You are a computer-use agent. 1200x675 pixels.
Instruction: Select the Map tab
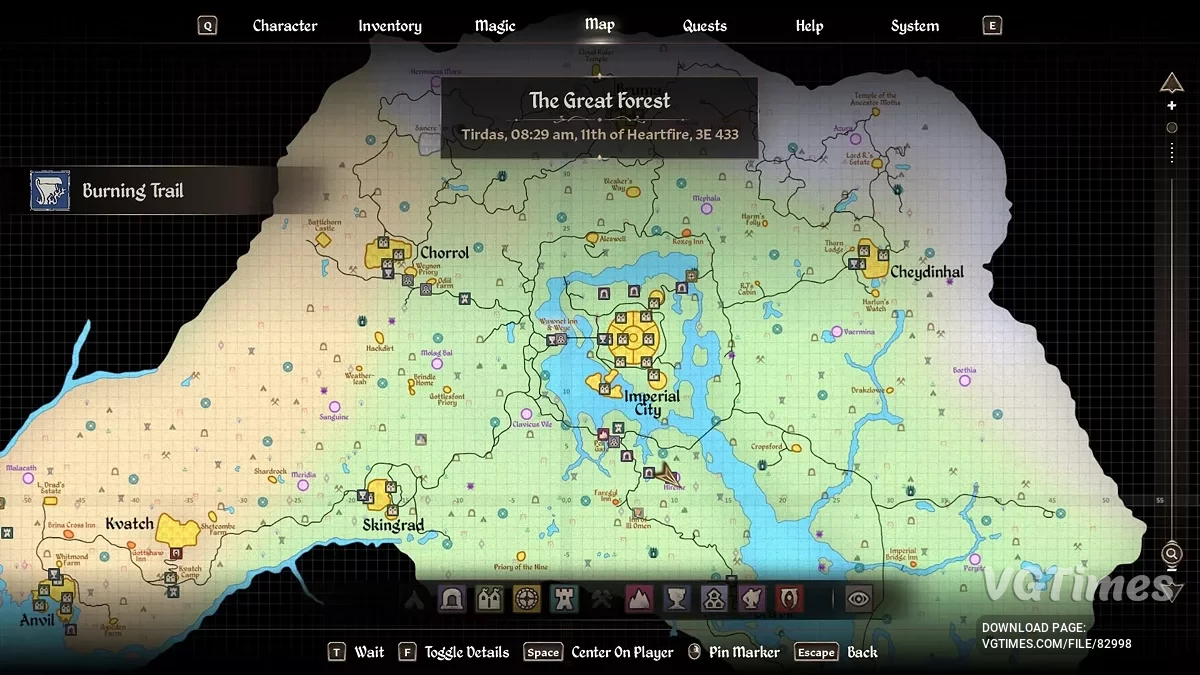click(600, 25)
